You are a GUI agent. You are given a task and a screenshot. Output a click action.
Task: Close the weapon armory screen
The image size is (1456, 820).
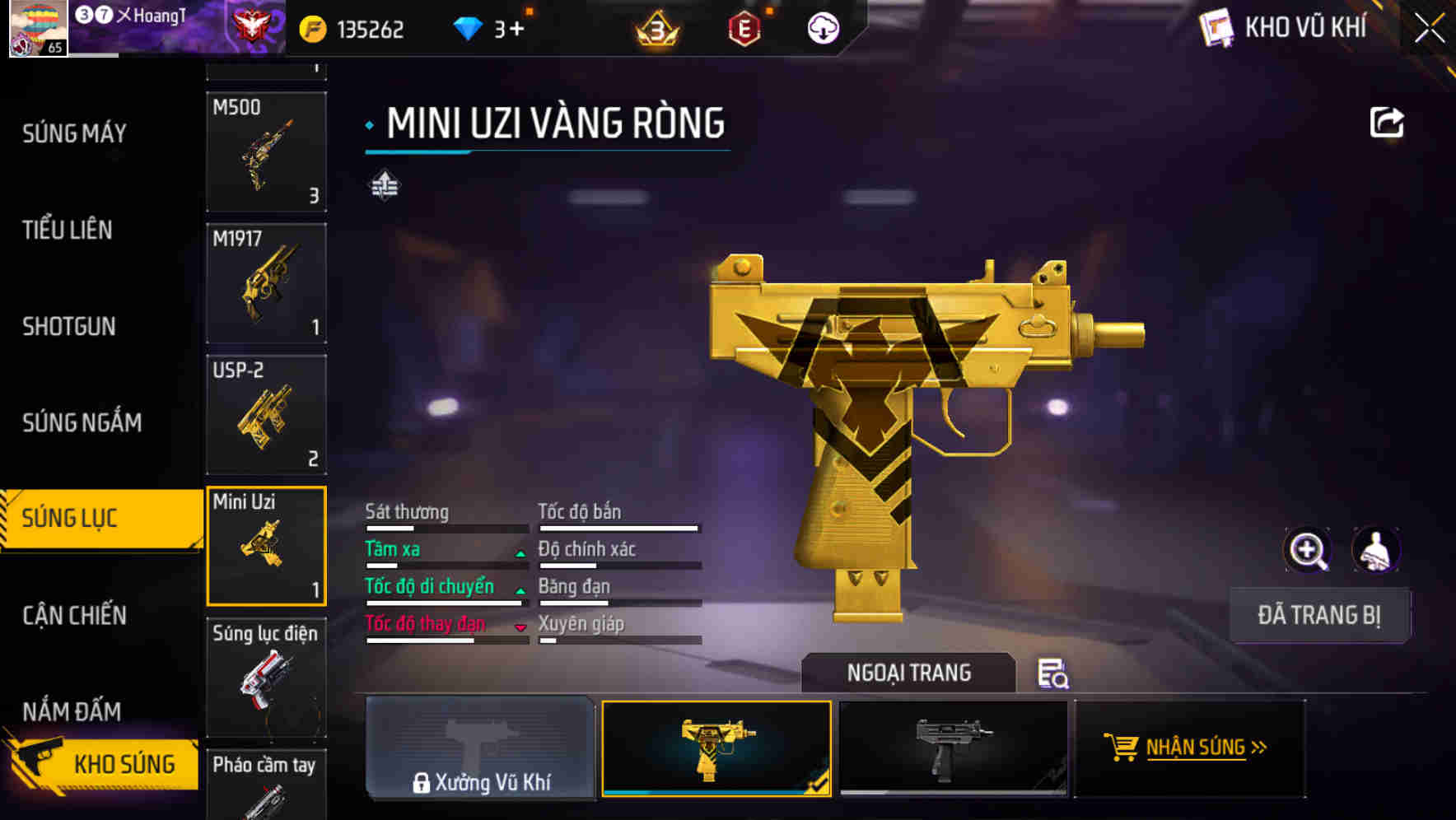click(x=1430, y=28)
